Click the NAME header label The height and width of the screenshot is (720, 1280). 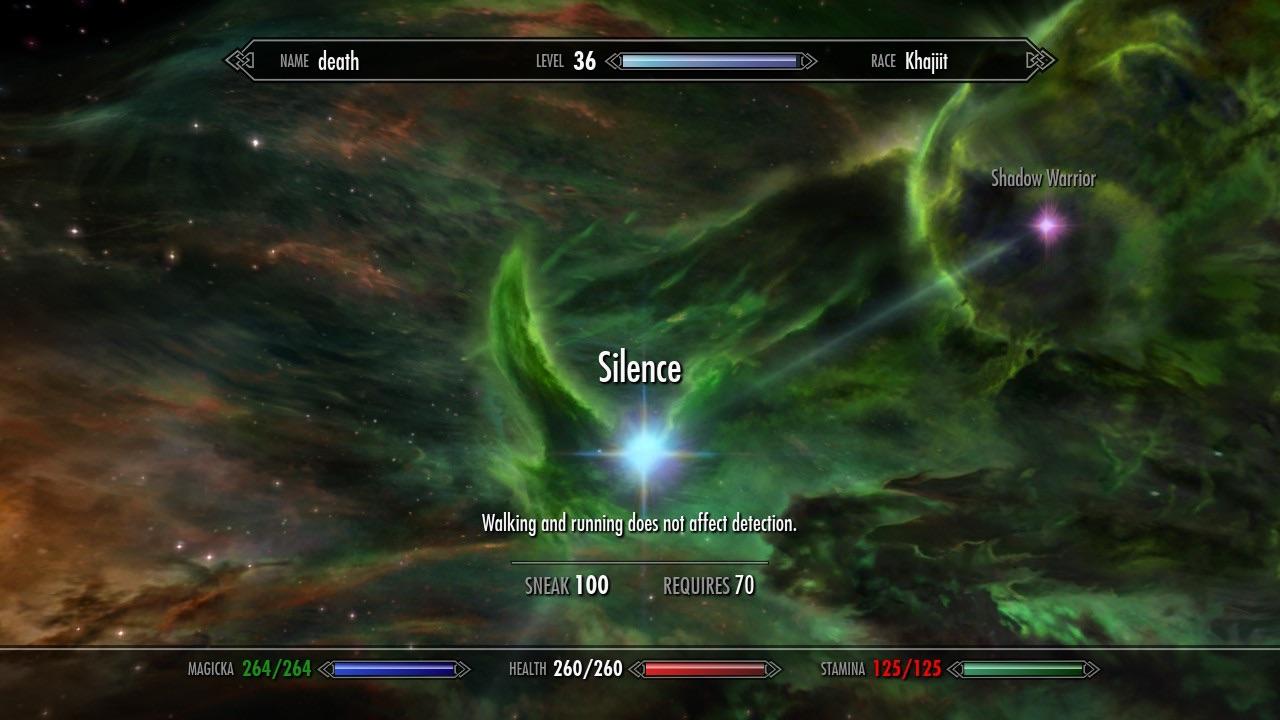coord(292,61)
